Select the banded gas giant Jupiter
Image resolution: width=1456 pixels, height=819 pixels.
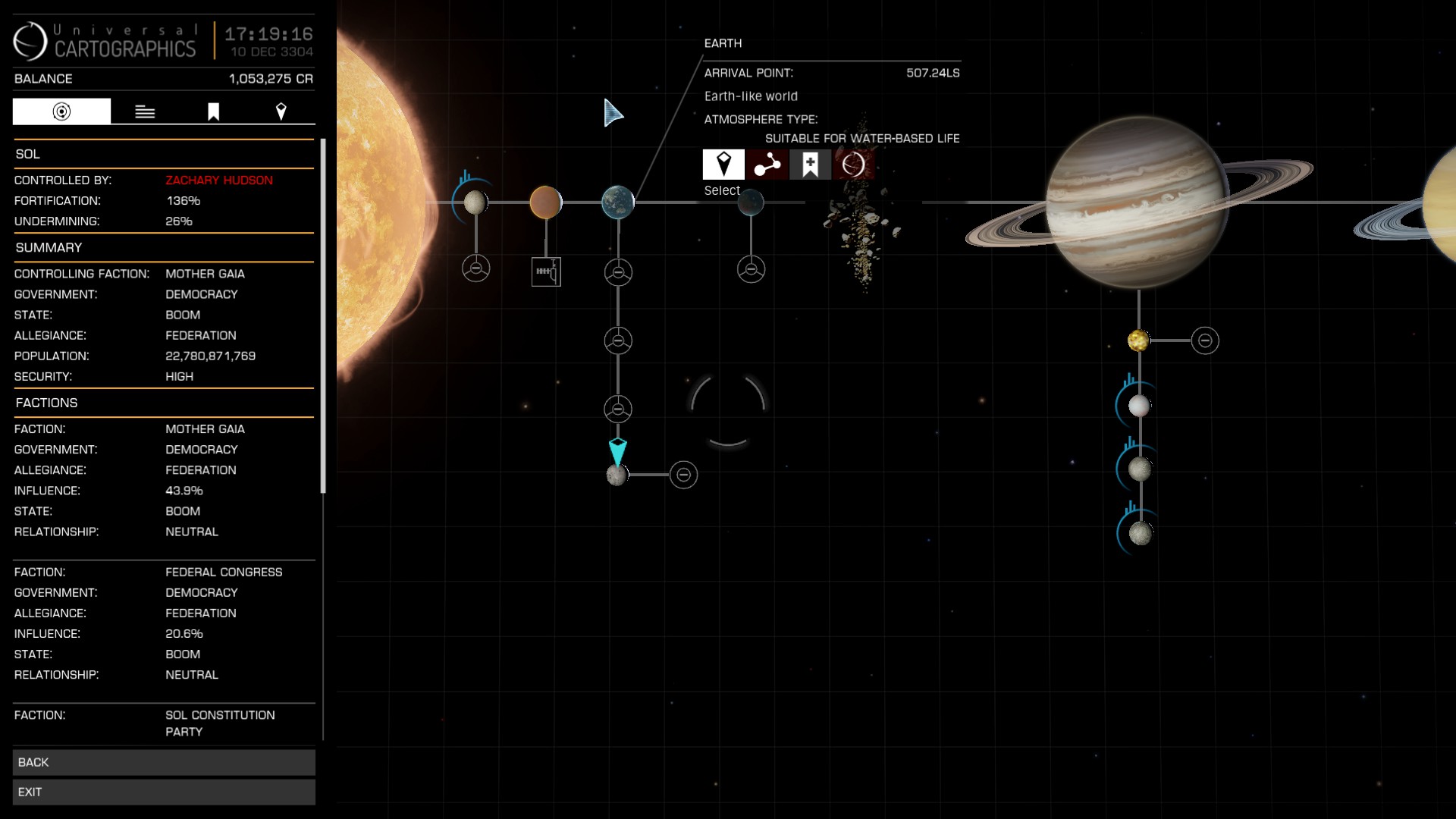coord(1137,202)
